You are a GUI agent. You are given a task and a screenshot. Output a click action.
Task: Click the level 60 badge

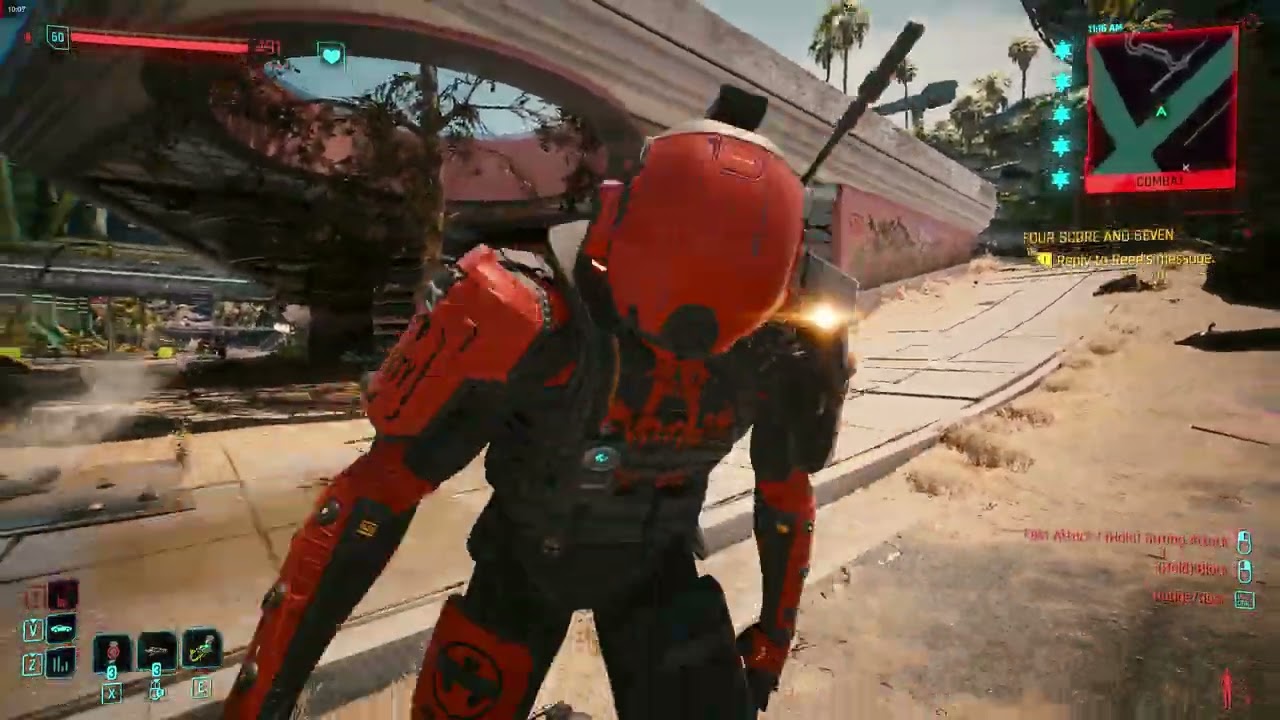coord(57,35)
